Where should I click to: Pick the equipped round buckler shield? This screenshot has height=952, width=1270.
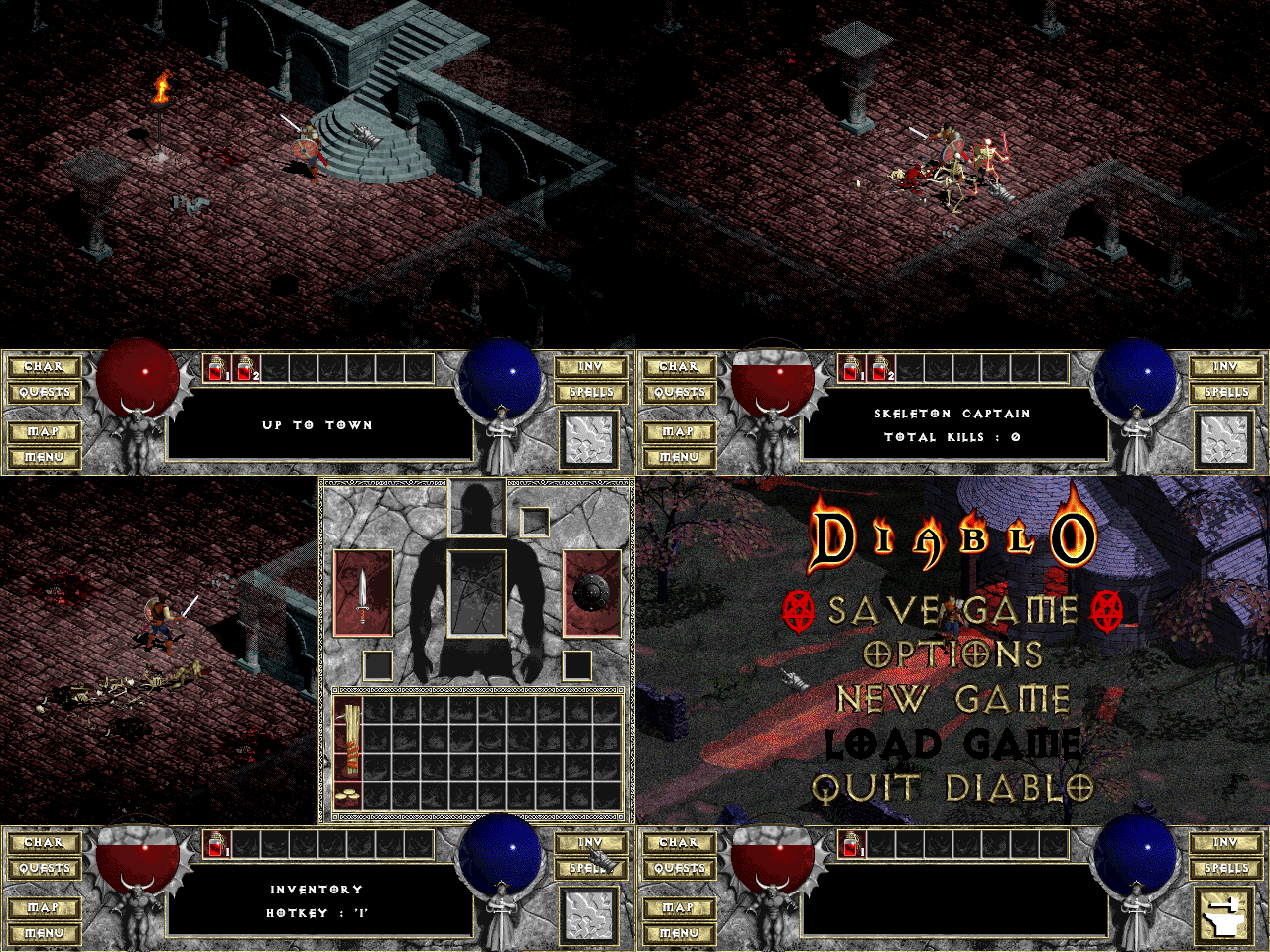point(592,593)
